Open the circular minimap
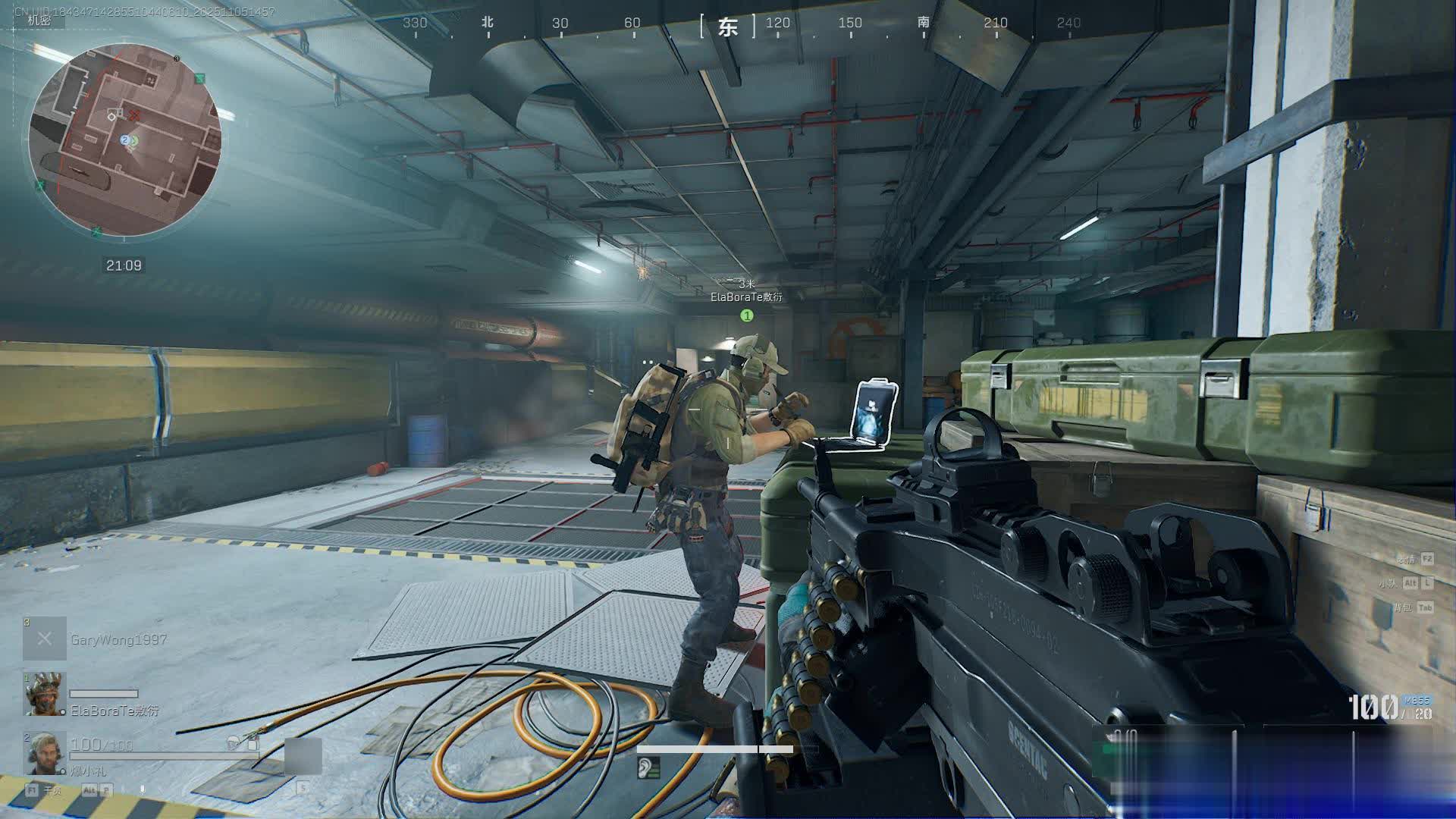Image resolution: width=1456 pixels, height=819 pixels. (x=125, y=142)
